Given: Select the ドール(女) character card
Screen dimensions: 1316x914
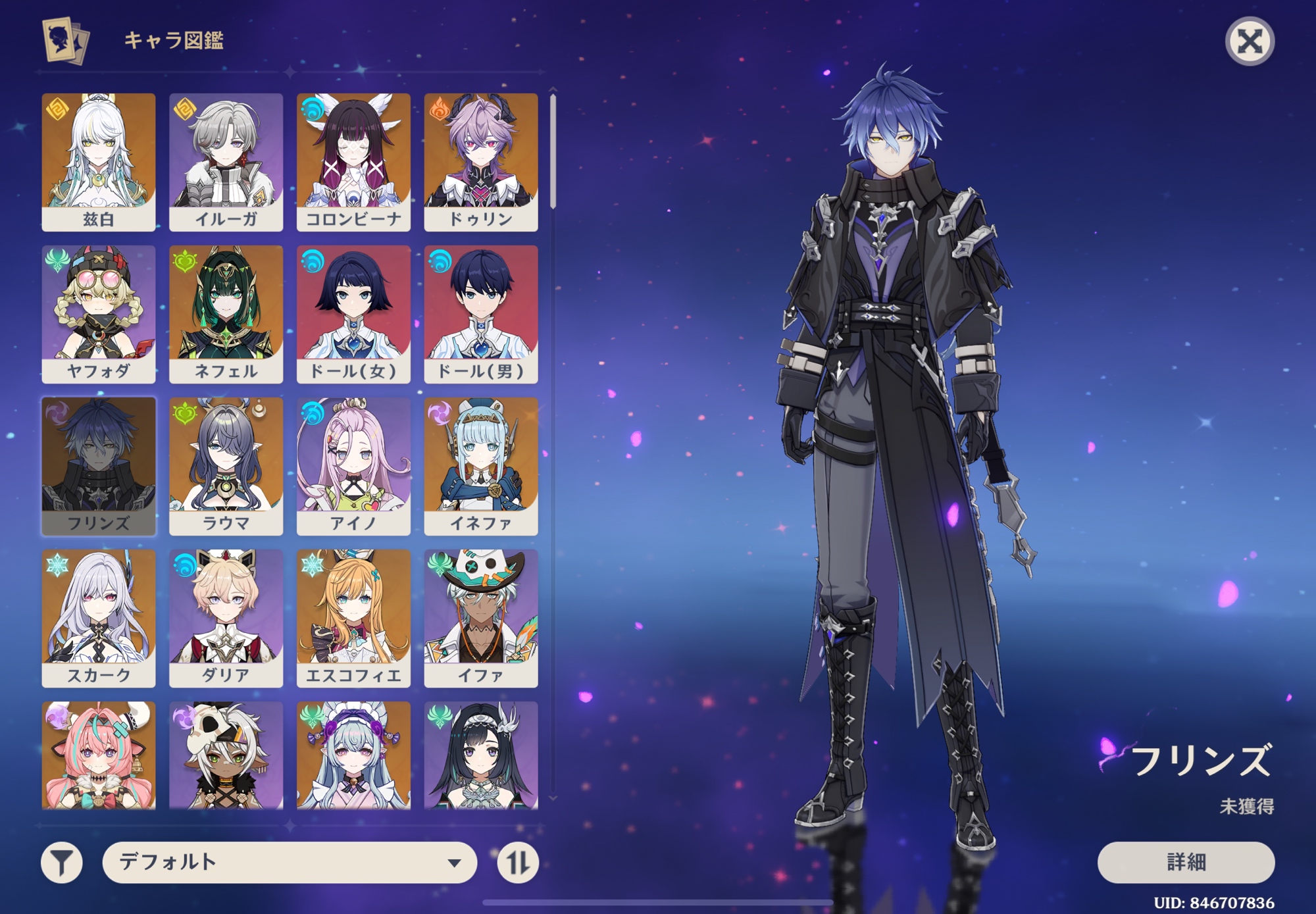Looking at the screenshot, I should 353,314.
